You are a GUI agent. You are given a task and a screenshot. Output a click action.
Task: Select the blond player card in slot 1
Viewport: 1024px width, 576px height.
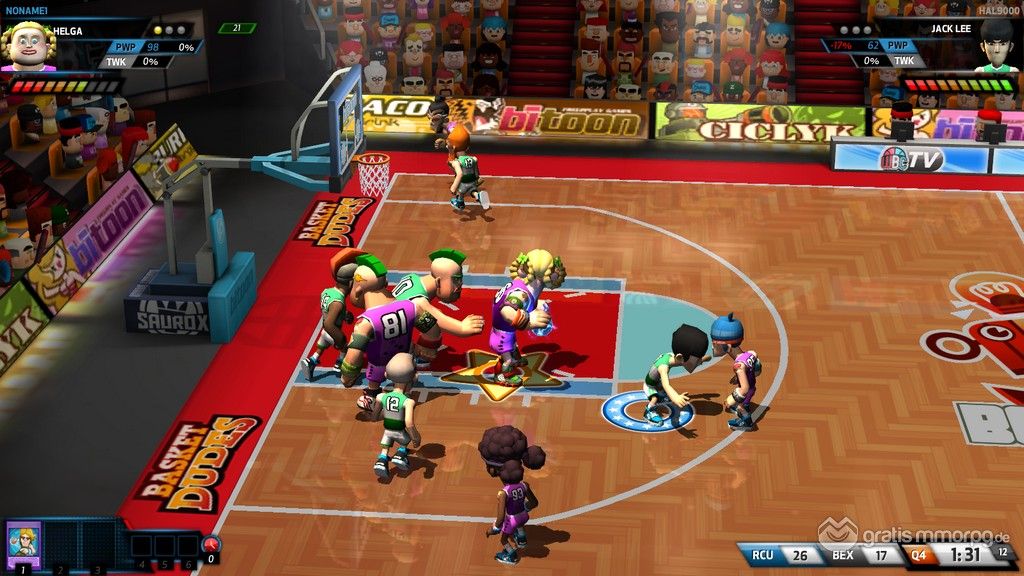pos(22,544)
